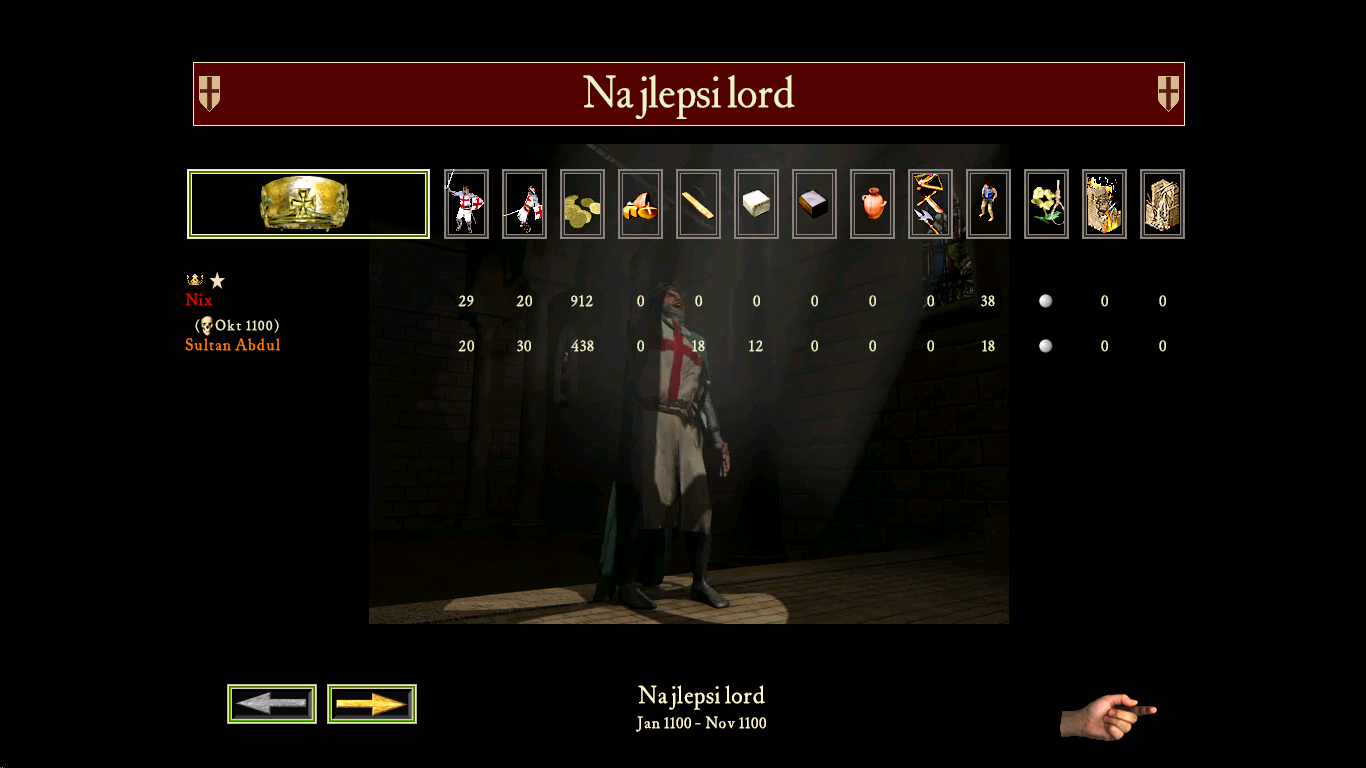Open the food statistics icon
The width and height of the screenshot is (1366, 768).
pyautogui.click(x=640, y=204)
